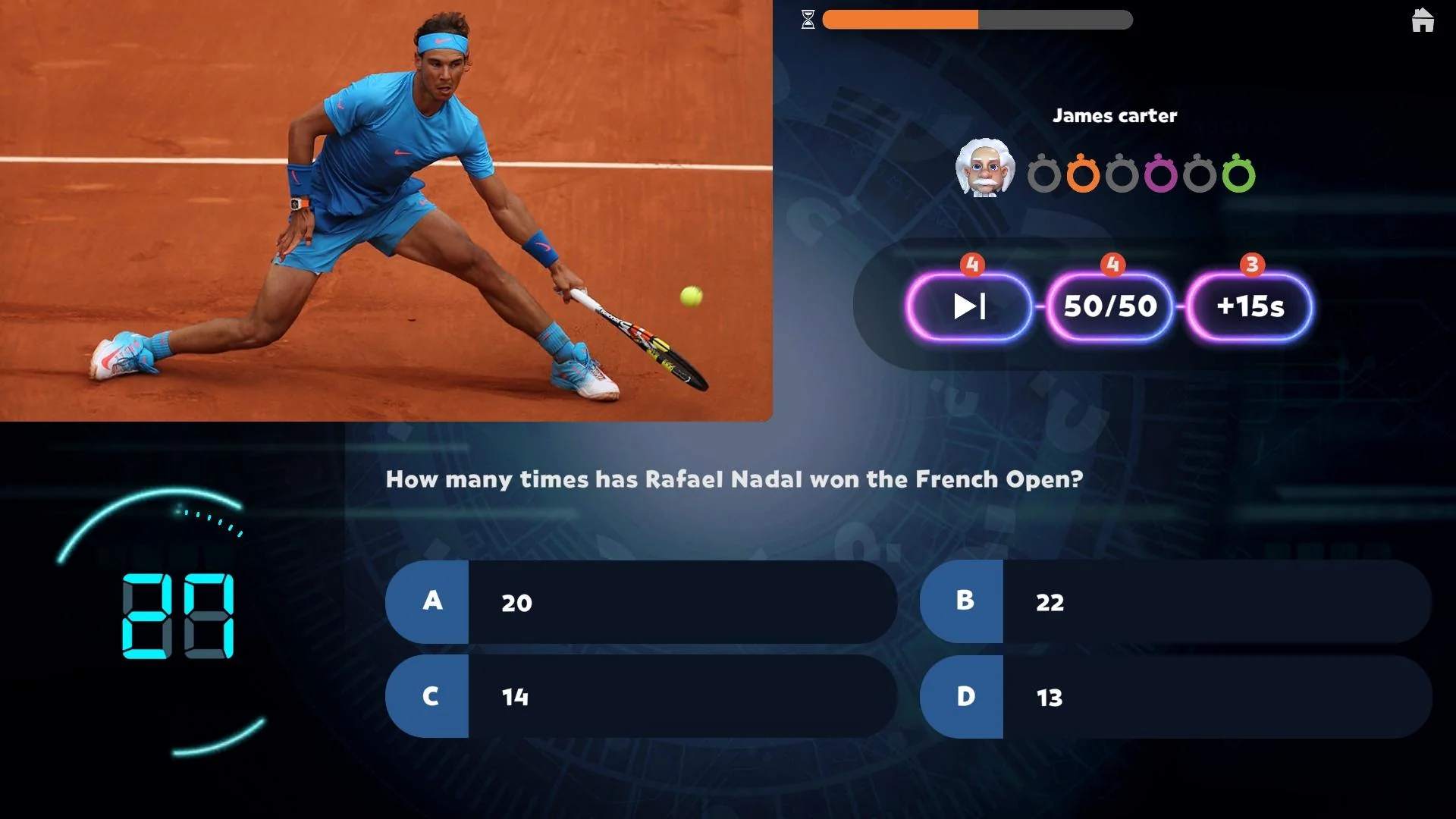Click the badge showing 4 above 50/50
Viewport: 1456px width, 819px height.
1112,265
